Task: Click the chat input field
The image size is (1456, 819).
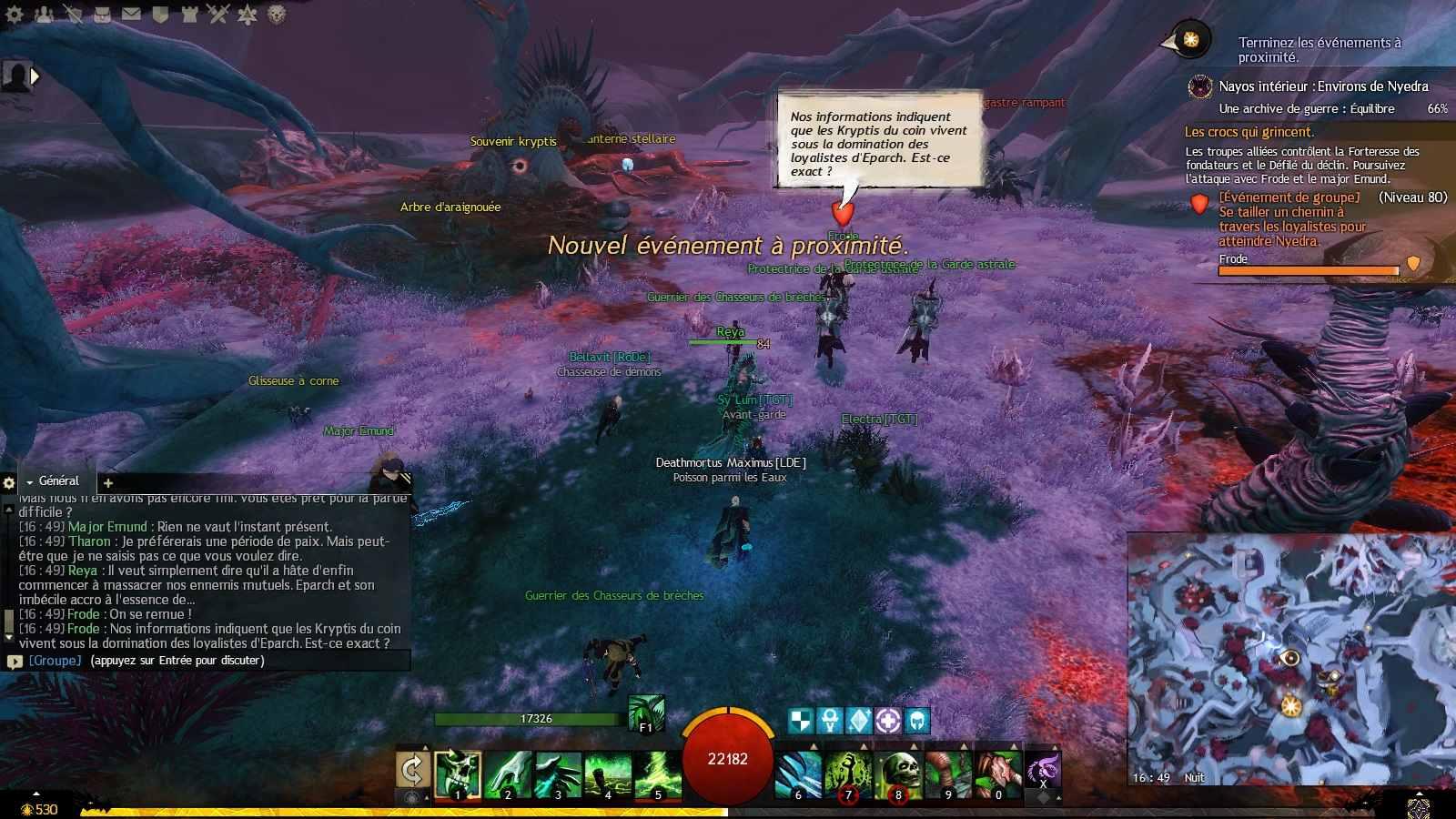Action: coord(218,661)
